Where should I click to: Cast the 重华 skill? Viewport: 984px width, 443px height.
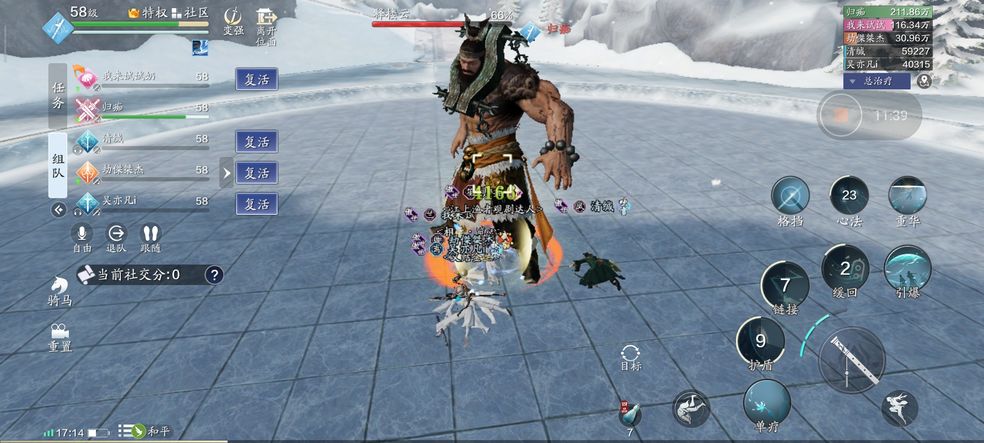(x=907, y=195)
